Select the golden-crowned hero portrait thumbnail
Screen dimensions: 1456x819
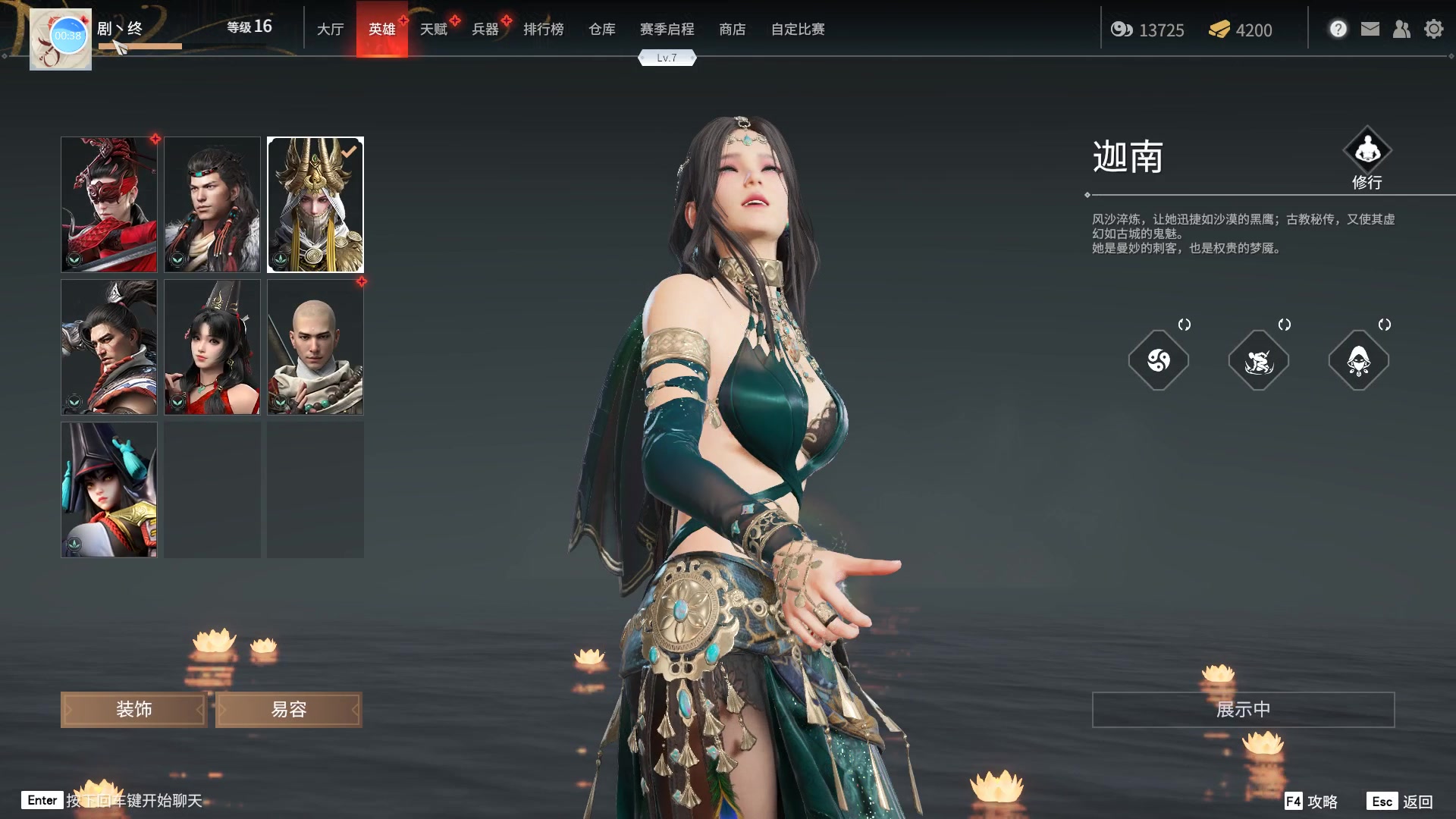click(315, 204)
